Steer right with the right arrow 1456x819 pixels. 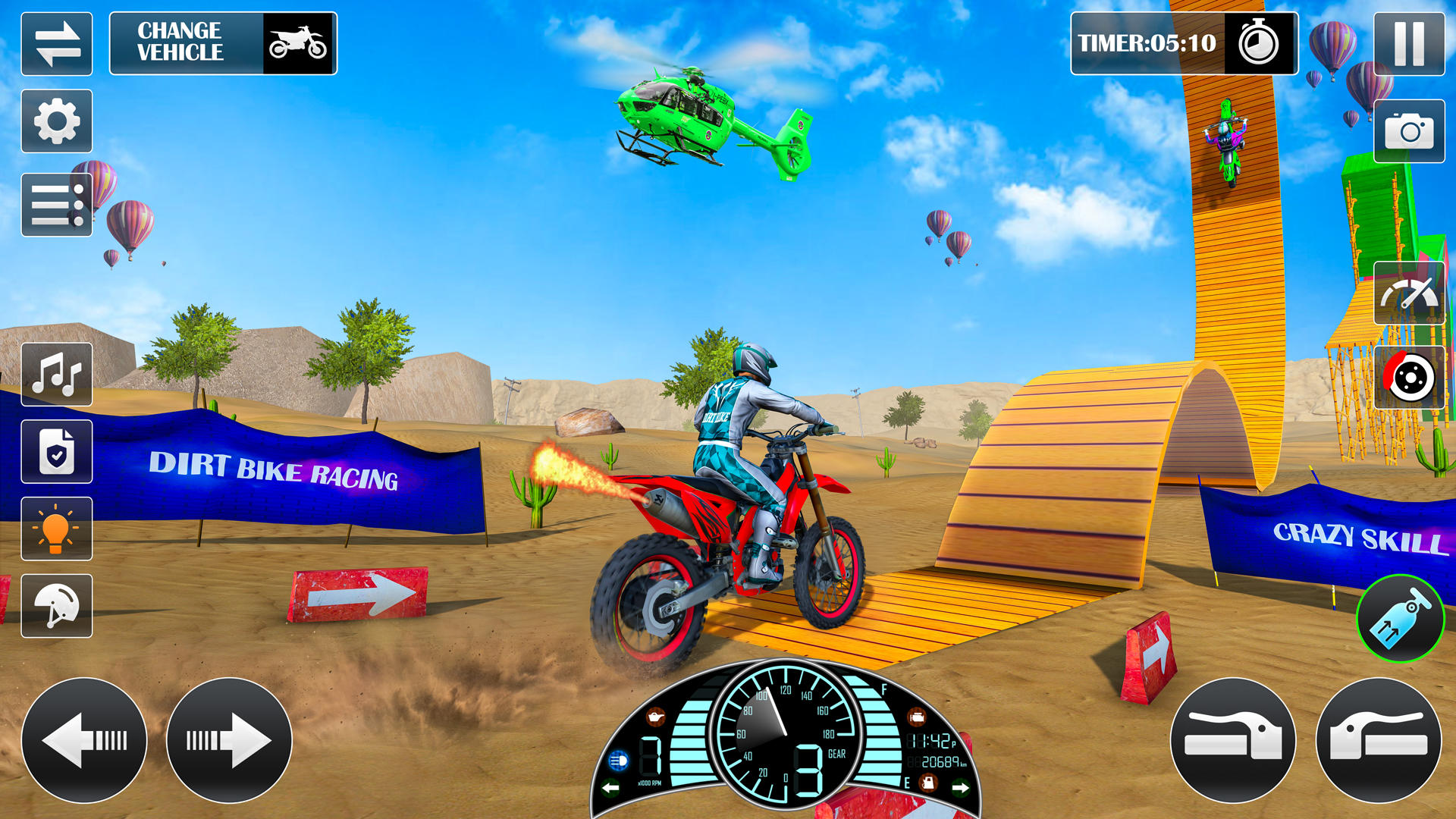click(229, 740)
